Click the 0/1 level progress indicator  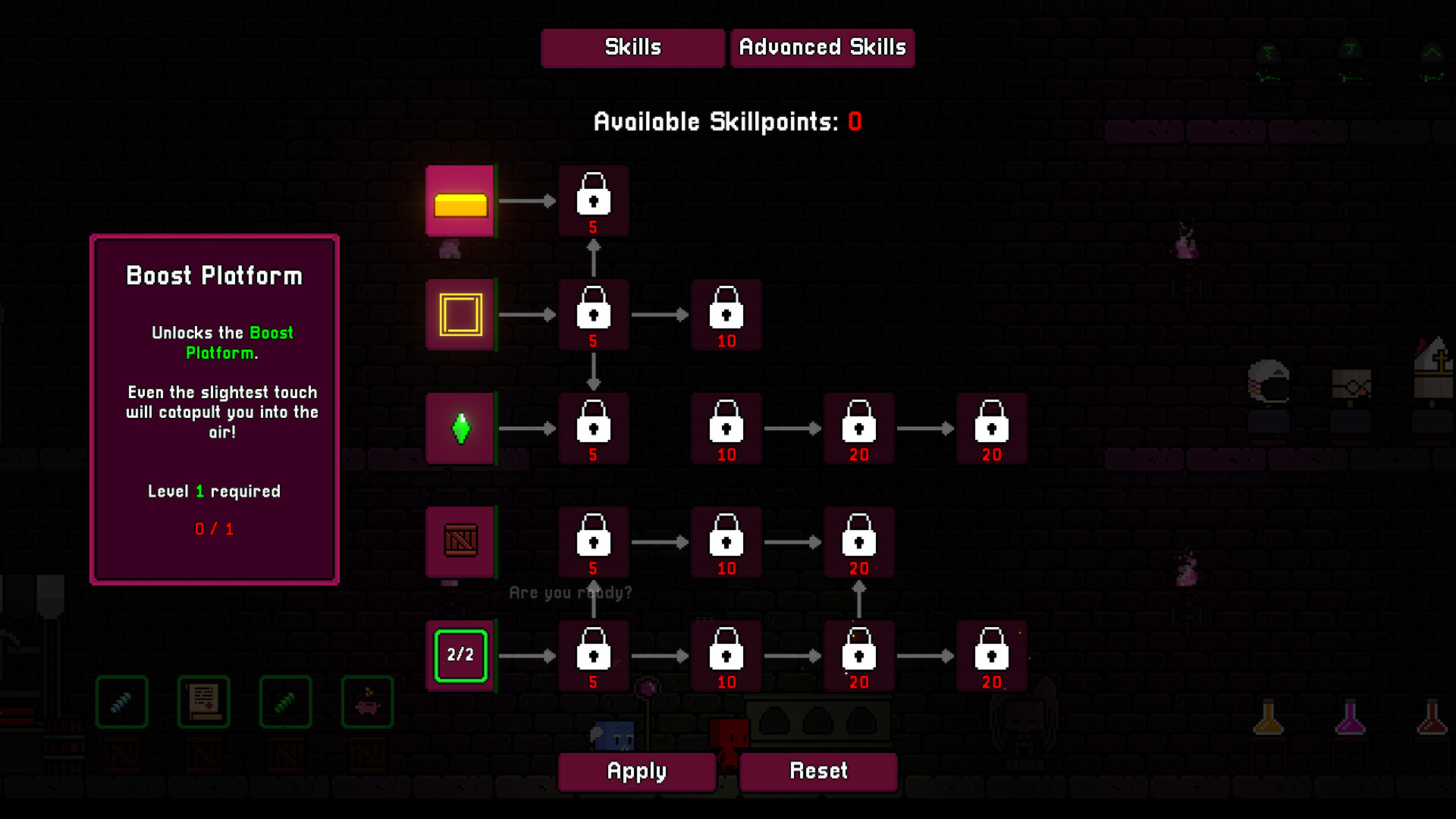coord(214,529)
